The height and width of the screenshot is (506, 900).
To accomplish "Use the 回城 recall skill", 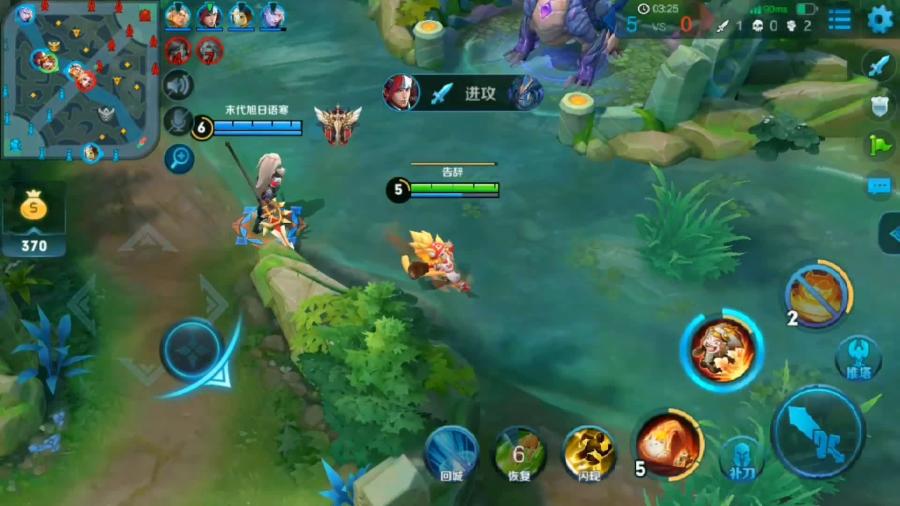I will [x=451, y=451].
